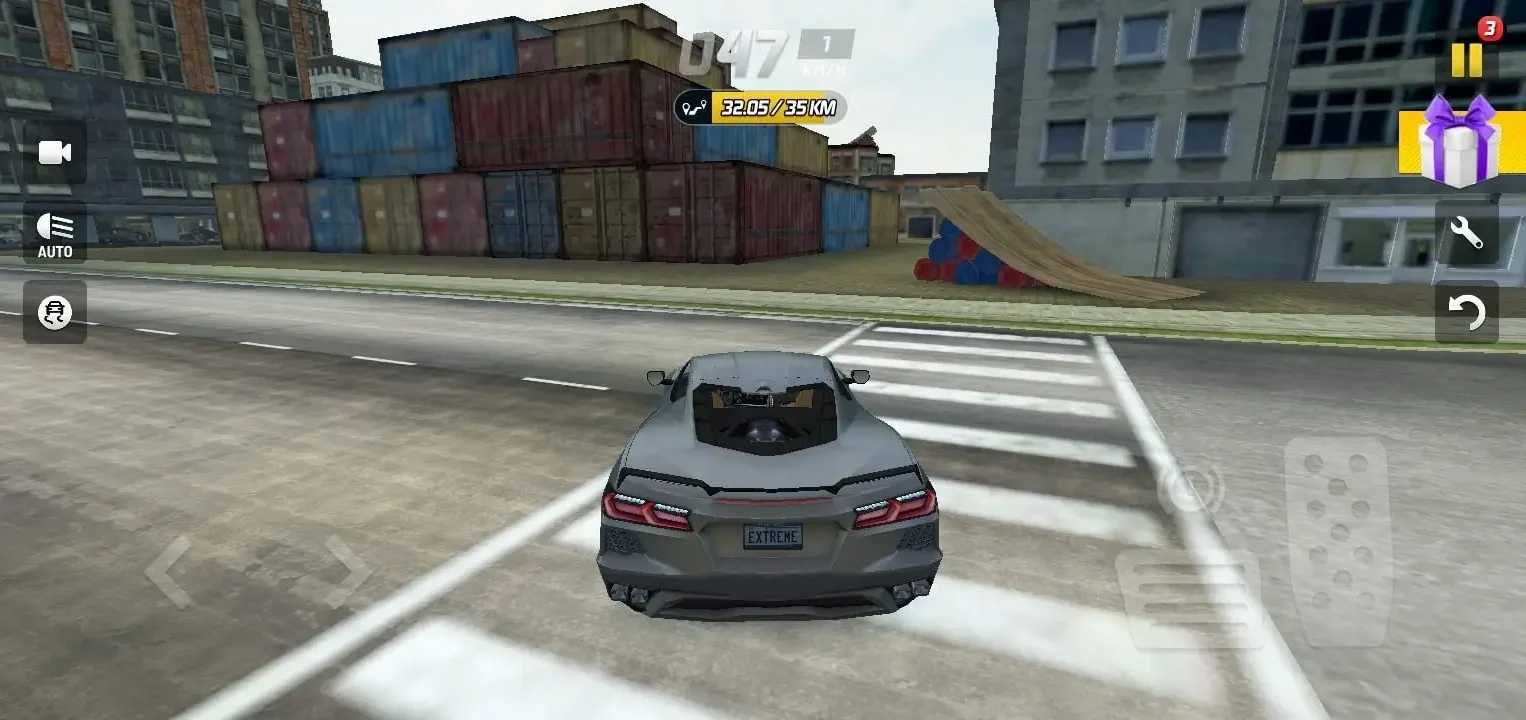The width and height of the screenshot is (1526, 720).
Task: Open the pause menu with the yellow pause icon
Action: click(x=1467, y=60)
